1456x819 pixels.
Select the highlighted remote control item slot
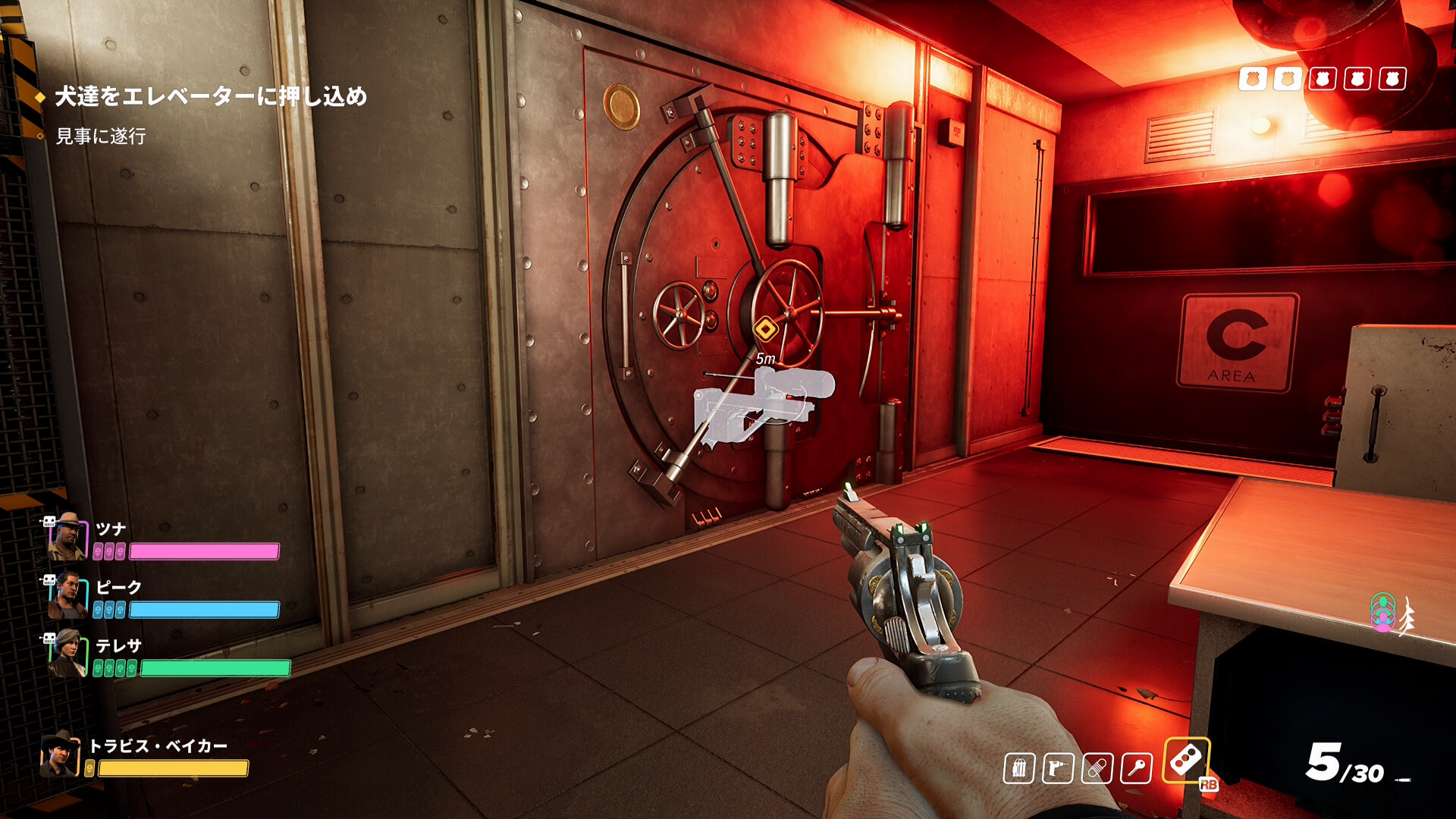point(1186,761)
